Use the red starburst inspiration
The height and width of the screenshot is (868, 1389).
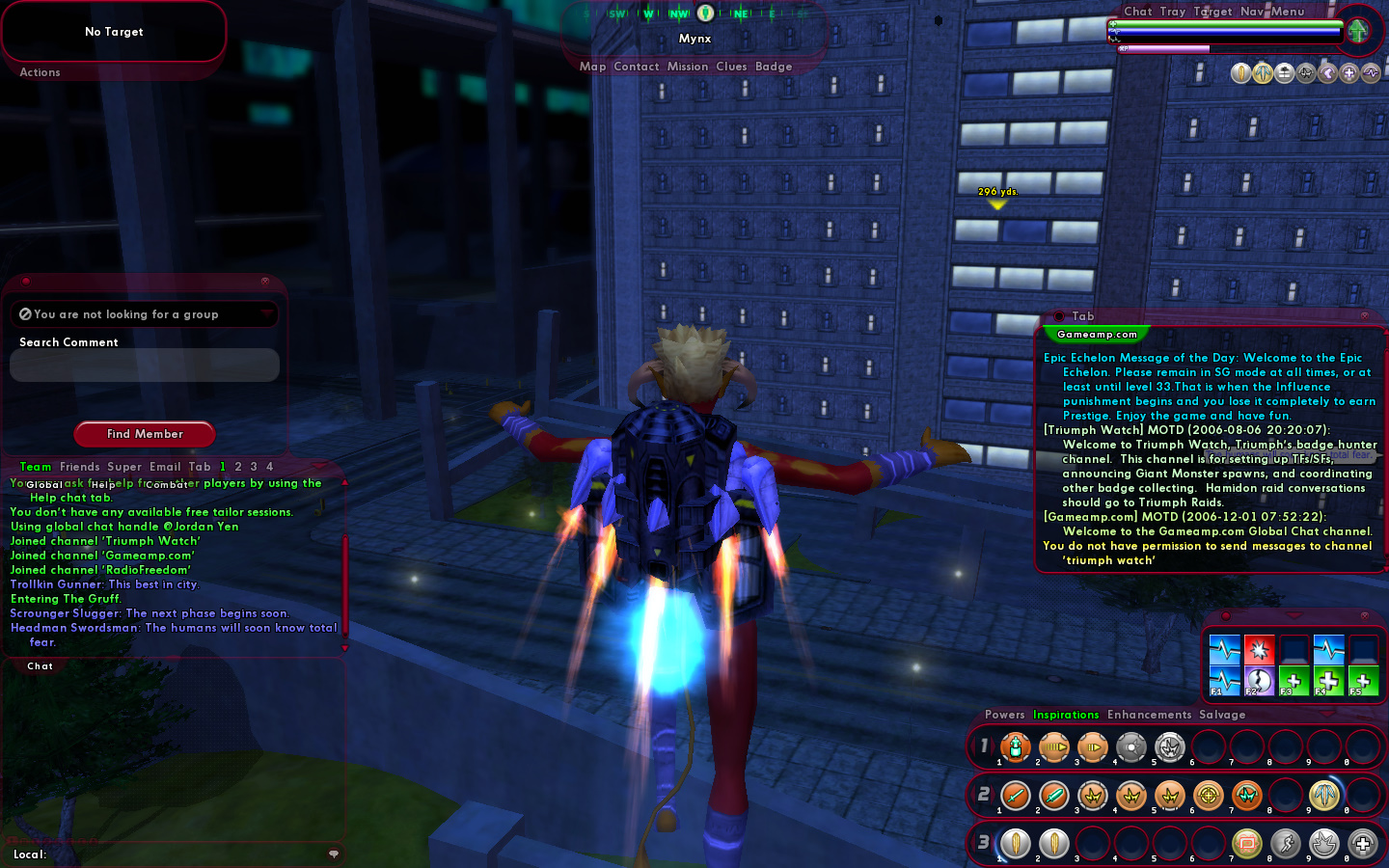point(1259,649)
